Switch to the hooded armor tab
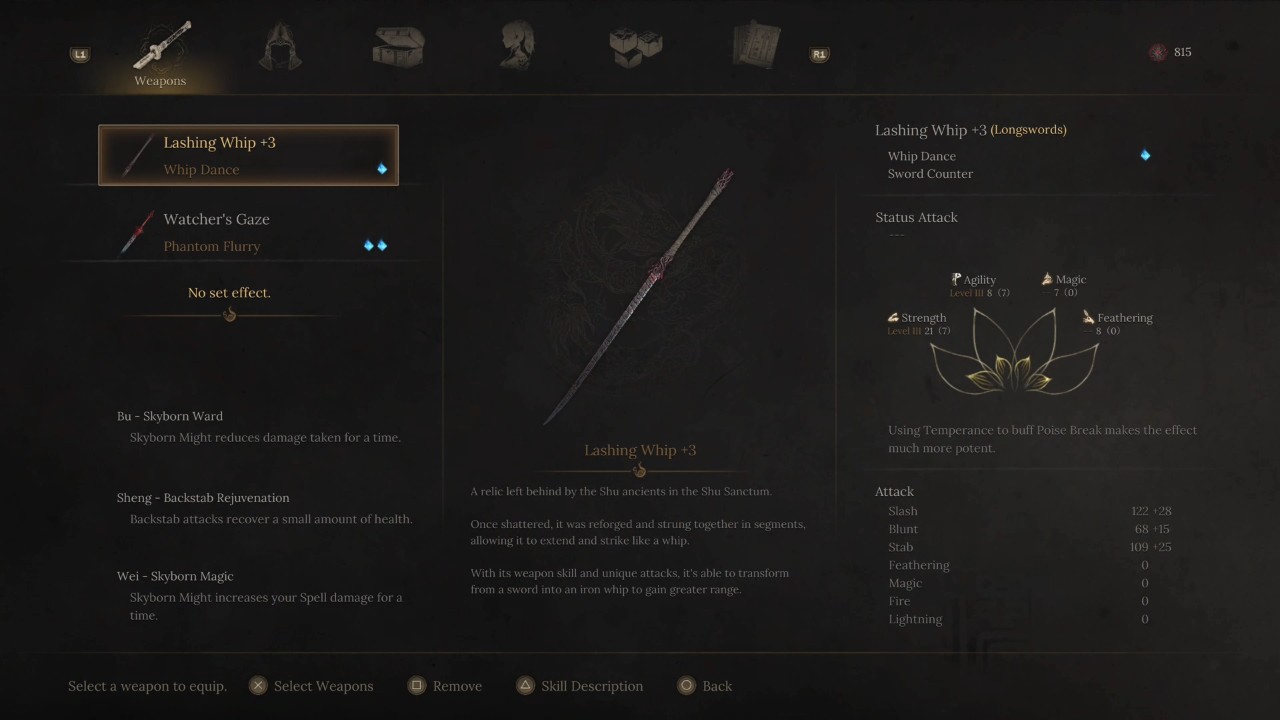 click(280, 47)
